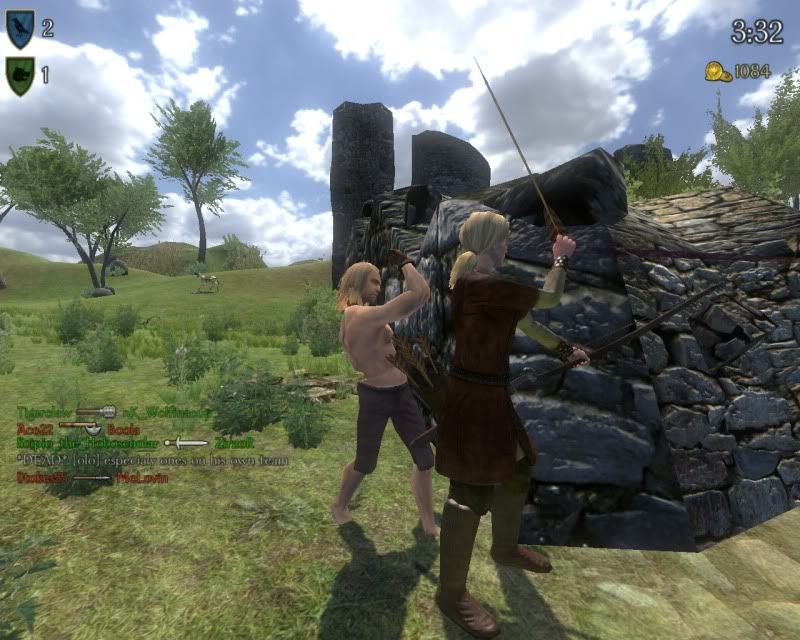Click the *DEAD* chat message line
Image resolution: width=800 pixels, height=640 pixels.
click(152, 460)
